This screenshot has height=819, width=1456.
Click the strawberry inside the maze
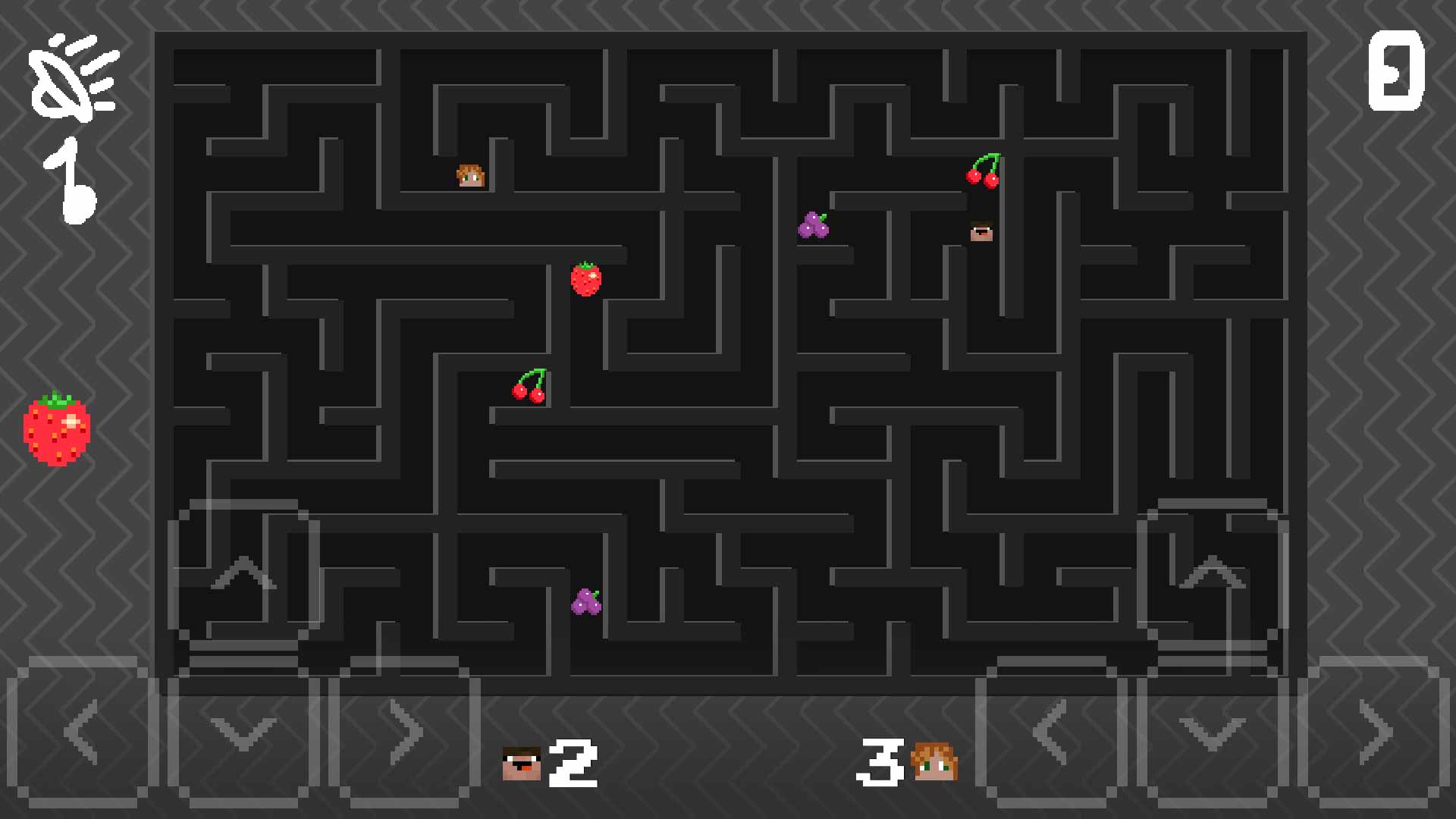585,279
